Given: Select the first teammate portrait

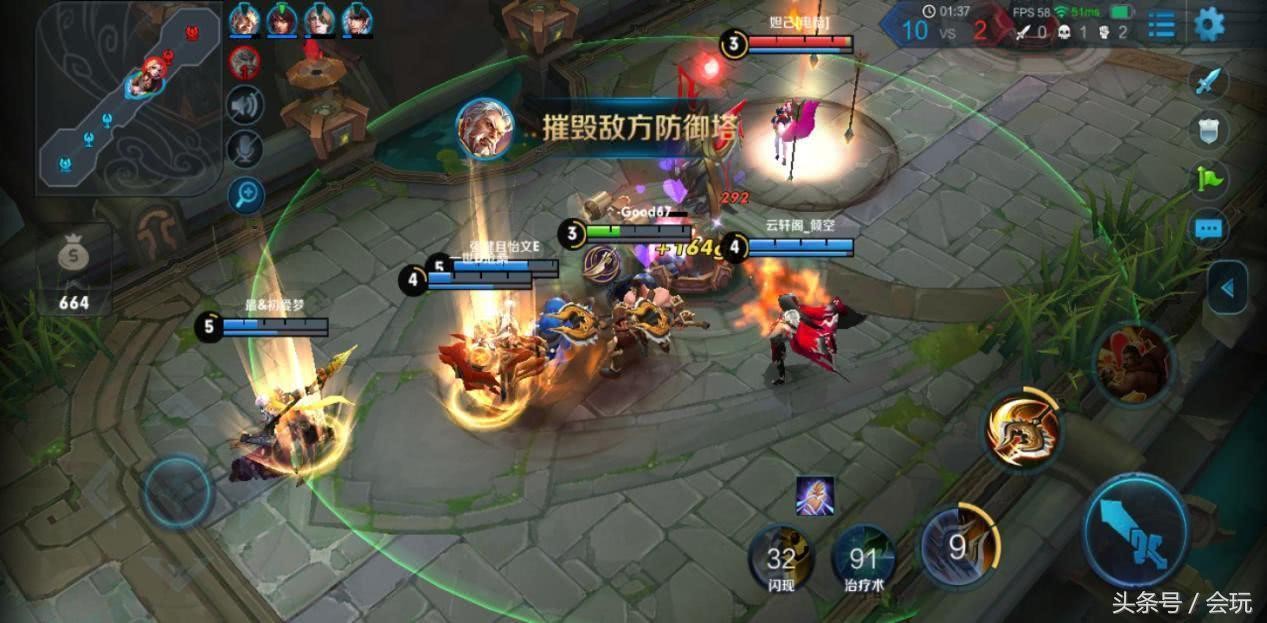Looking at the screenshot, I should [x=244, y=19].
